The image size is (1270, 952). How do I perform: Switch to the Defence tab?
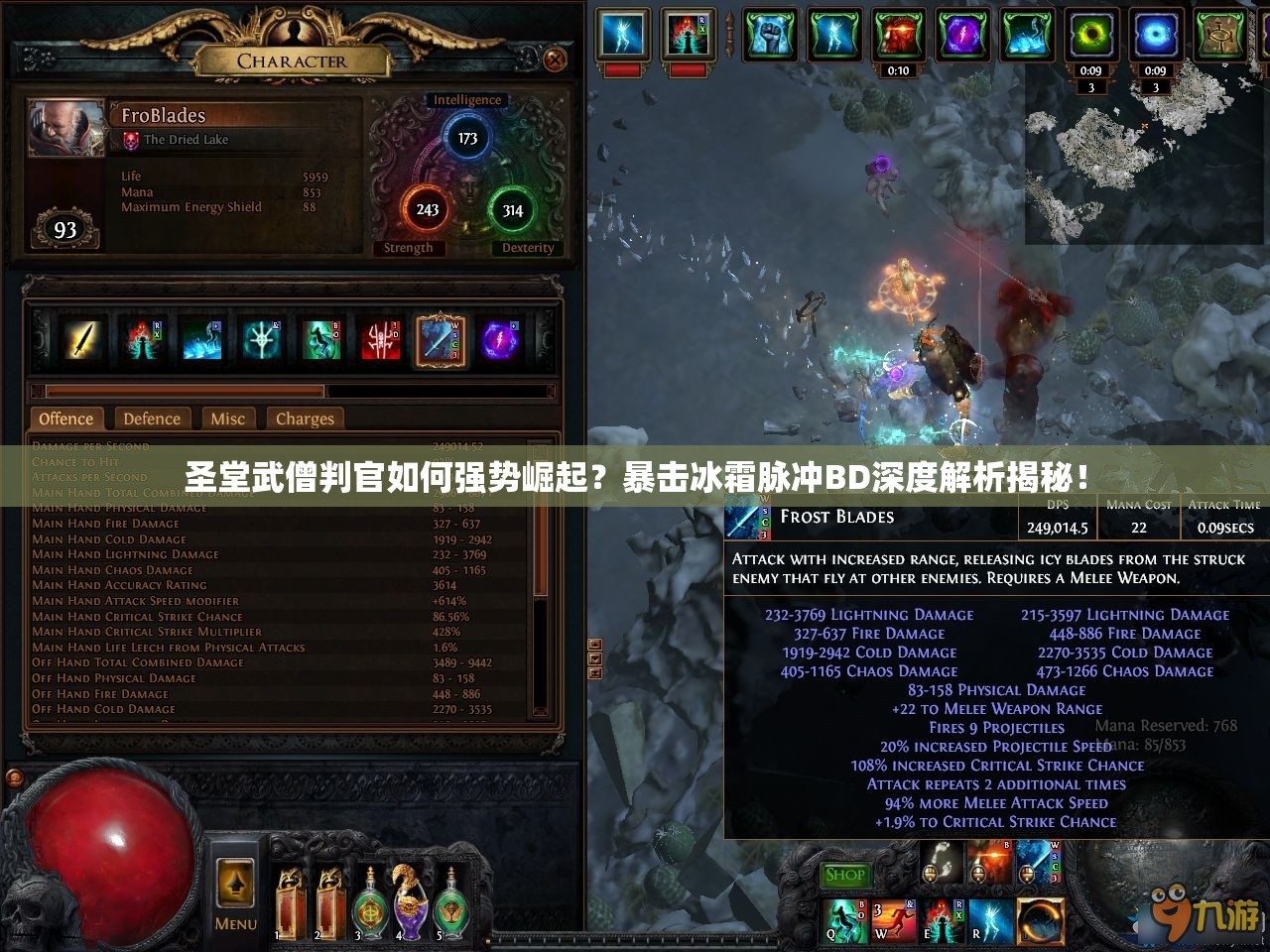click(152, 418)
